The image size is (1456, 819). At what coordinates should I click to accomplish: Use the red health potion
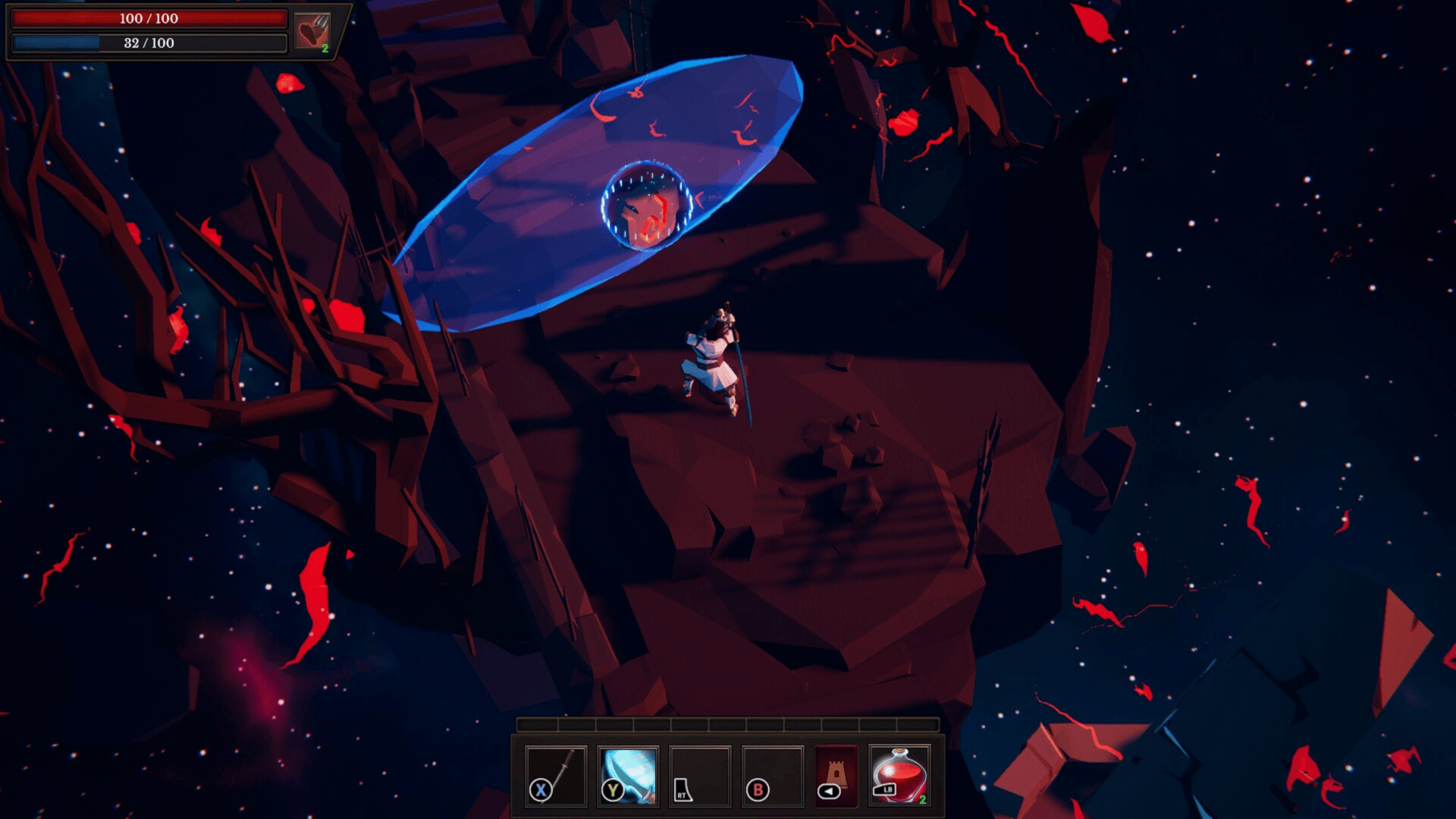point(899,776)
